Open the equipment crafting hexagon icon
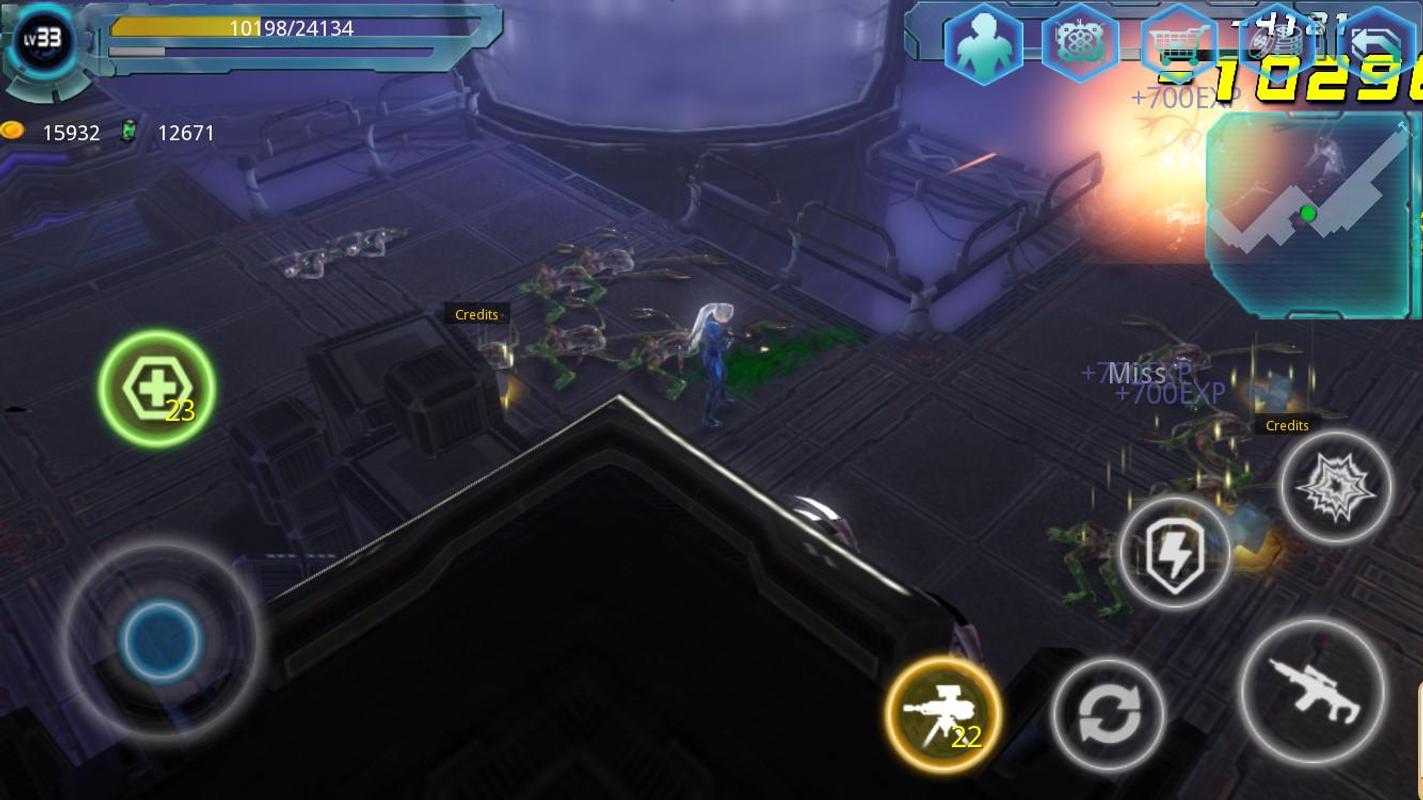The image size is (1423, 800). click(x=1080, y=44)
